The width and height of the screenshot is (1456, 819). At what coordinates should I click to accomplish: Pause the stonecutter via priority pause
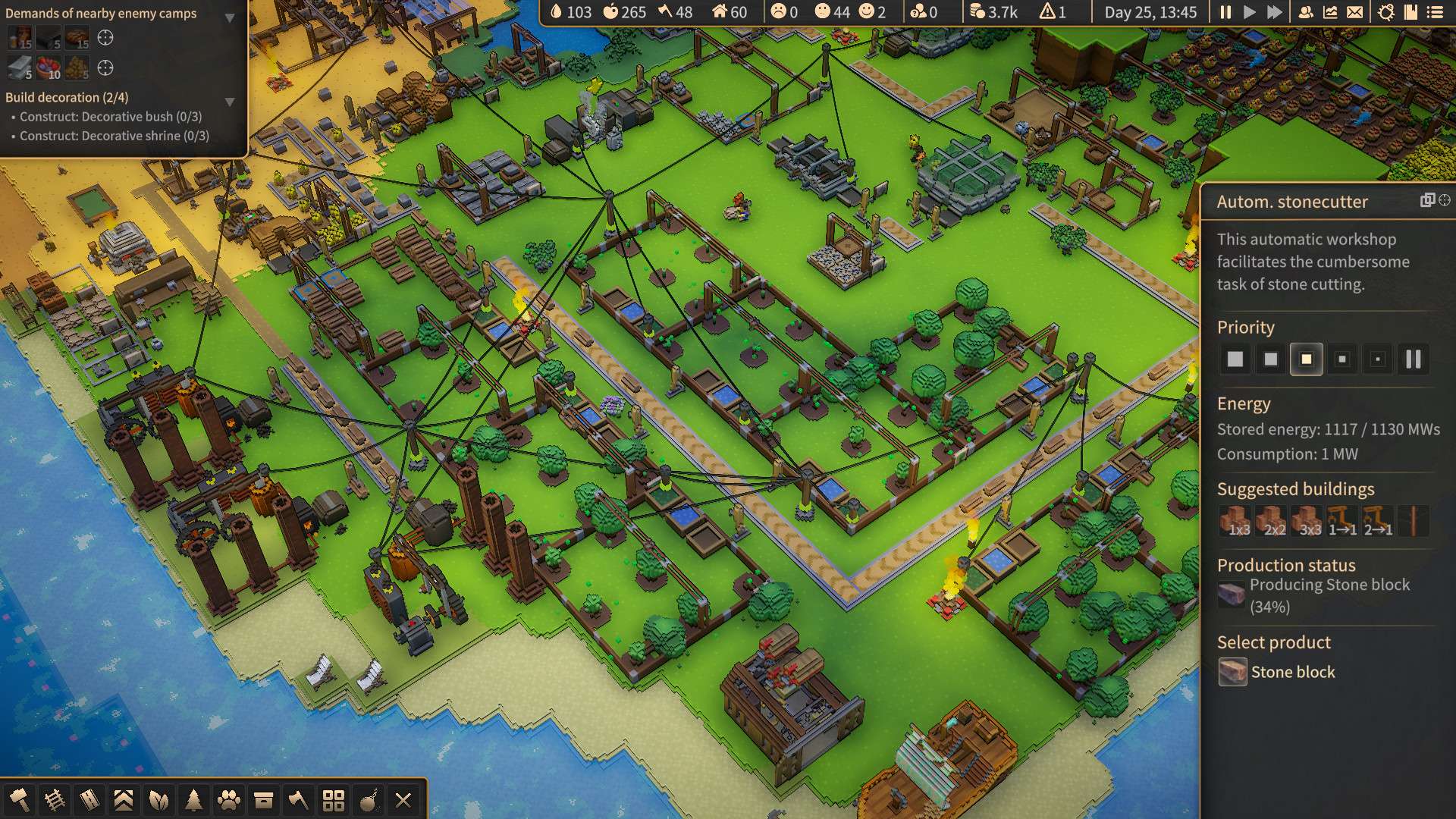click(1414, 359)
